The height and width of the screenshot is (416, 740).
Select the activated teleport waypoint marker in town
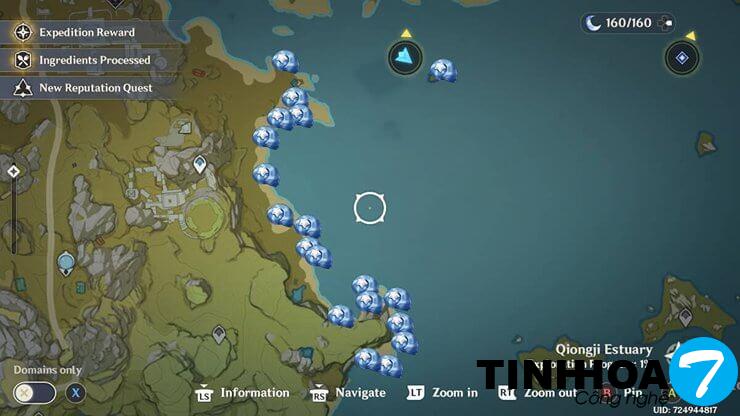coord(200,164)
